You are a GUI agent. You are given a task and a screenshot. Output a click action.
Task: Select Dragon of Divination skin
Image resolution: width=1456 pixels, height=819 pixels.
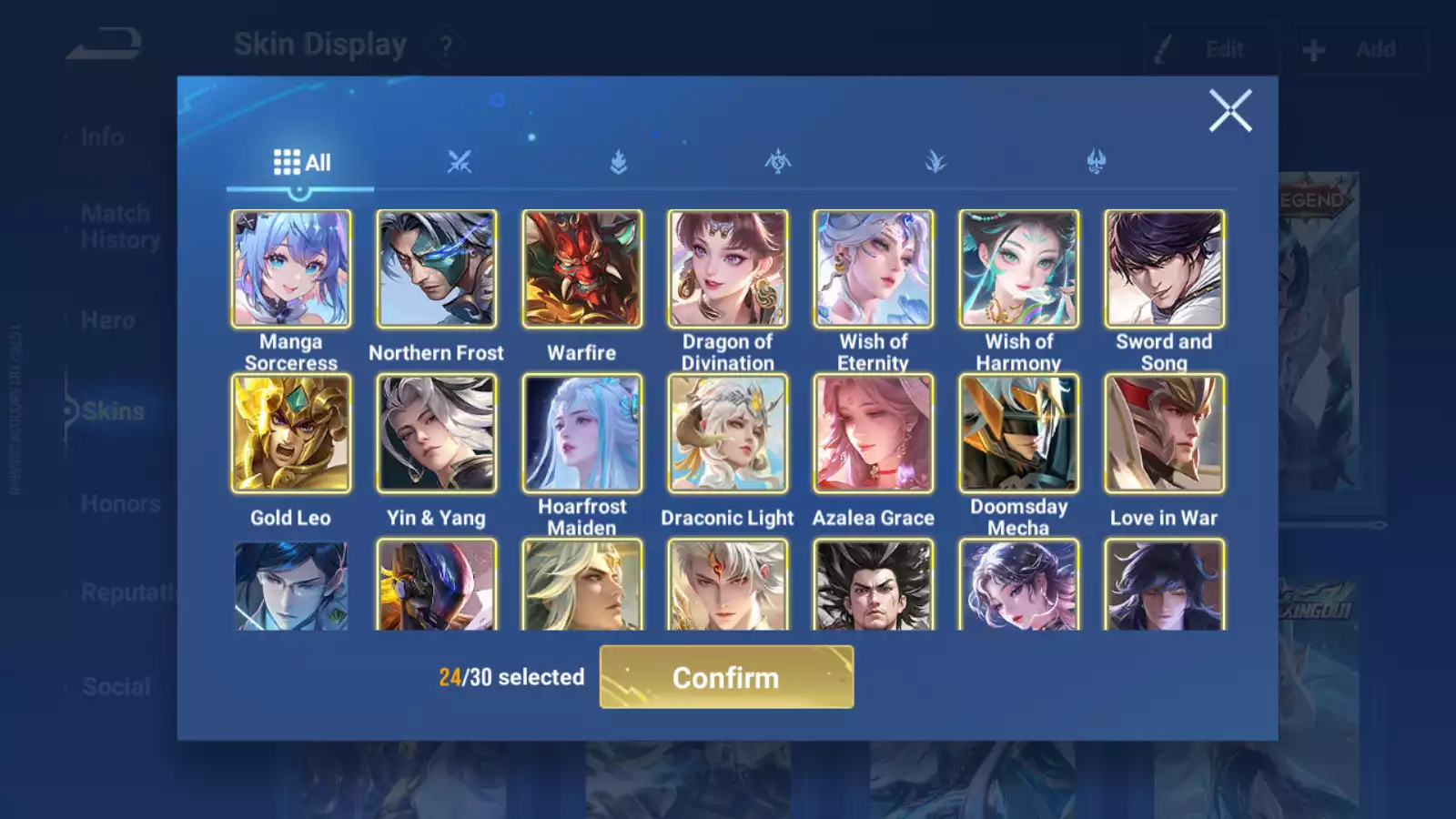pyautogui.click(x=728, y=269)
